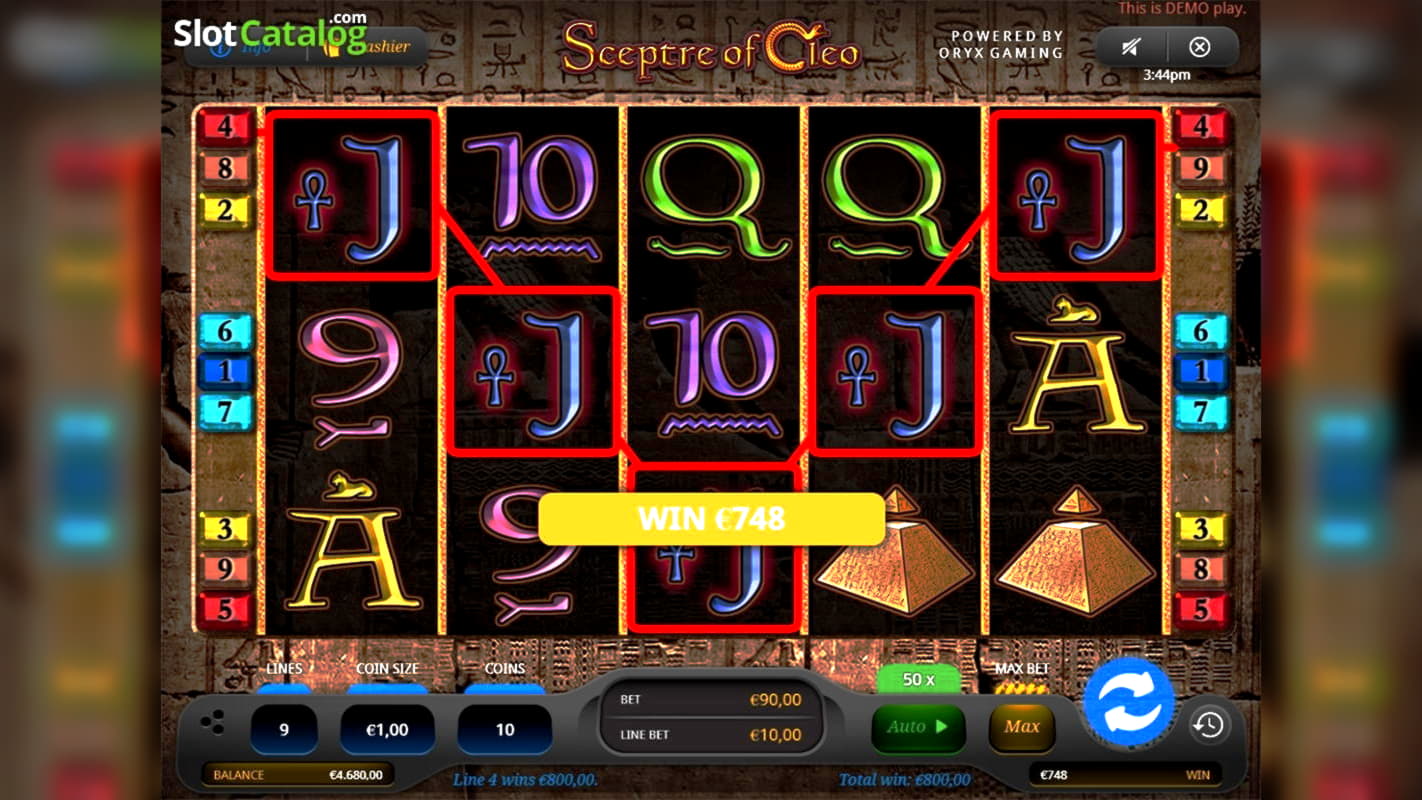
Task: Click the LINE BET €10,00 field
Action: [711, 736]
